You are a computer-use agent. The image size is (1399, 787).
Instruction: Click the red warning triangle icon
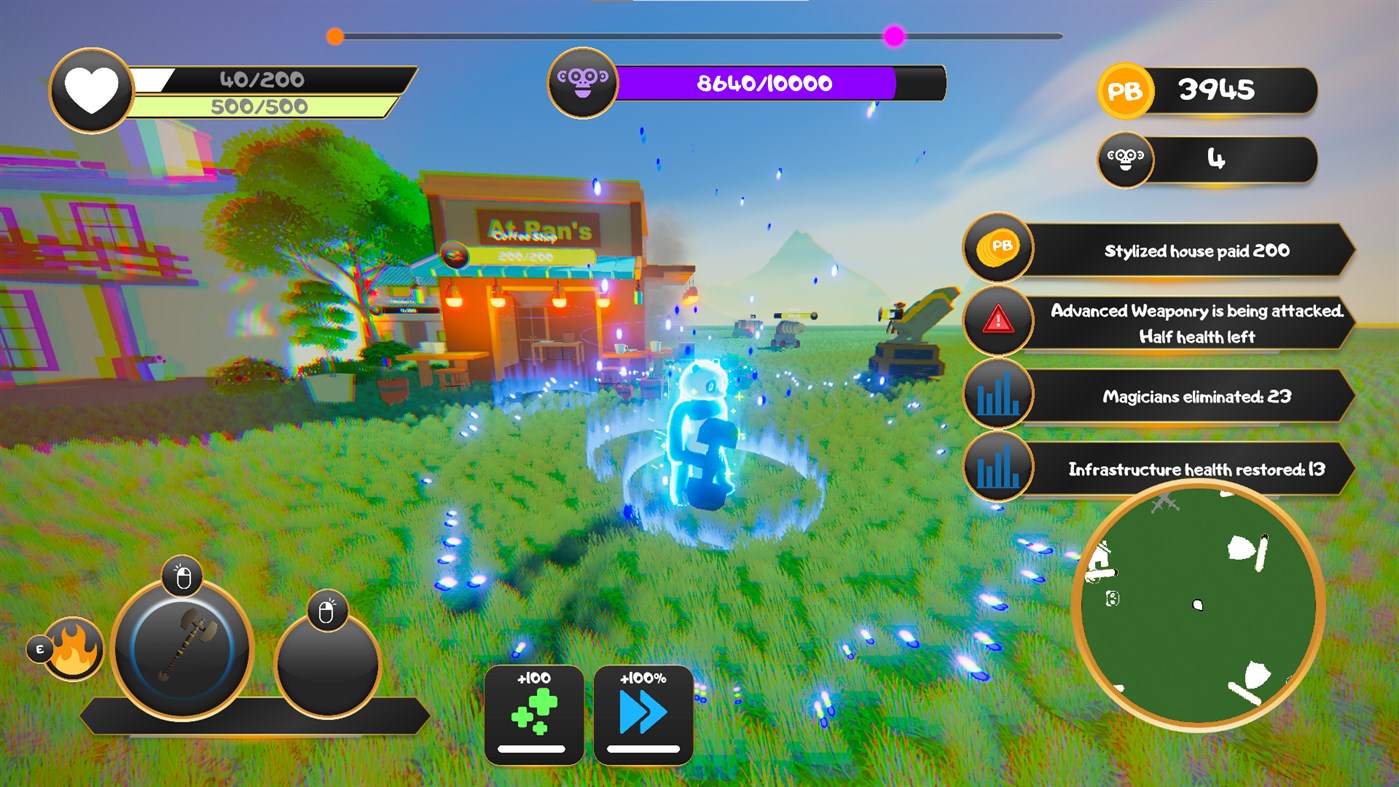tap(998, 321)
